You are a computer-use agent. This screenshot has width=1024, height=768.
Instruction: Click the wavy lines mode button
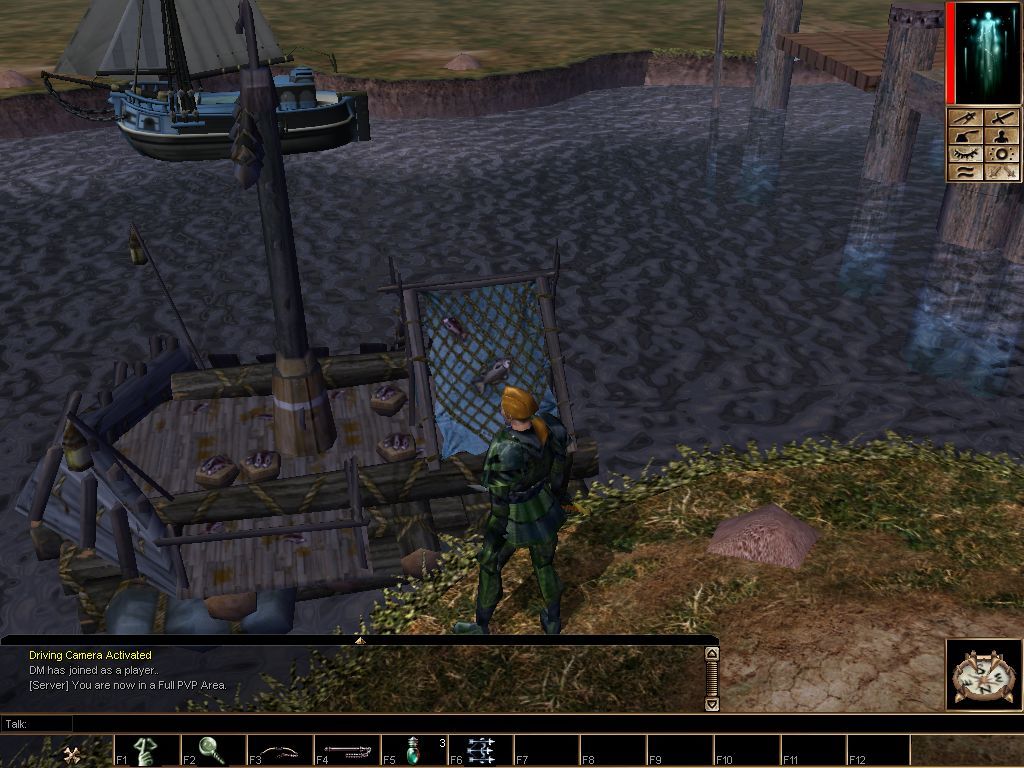(x=966, y=172)
